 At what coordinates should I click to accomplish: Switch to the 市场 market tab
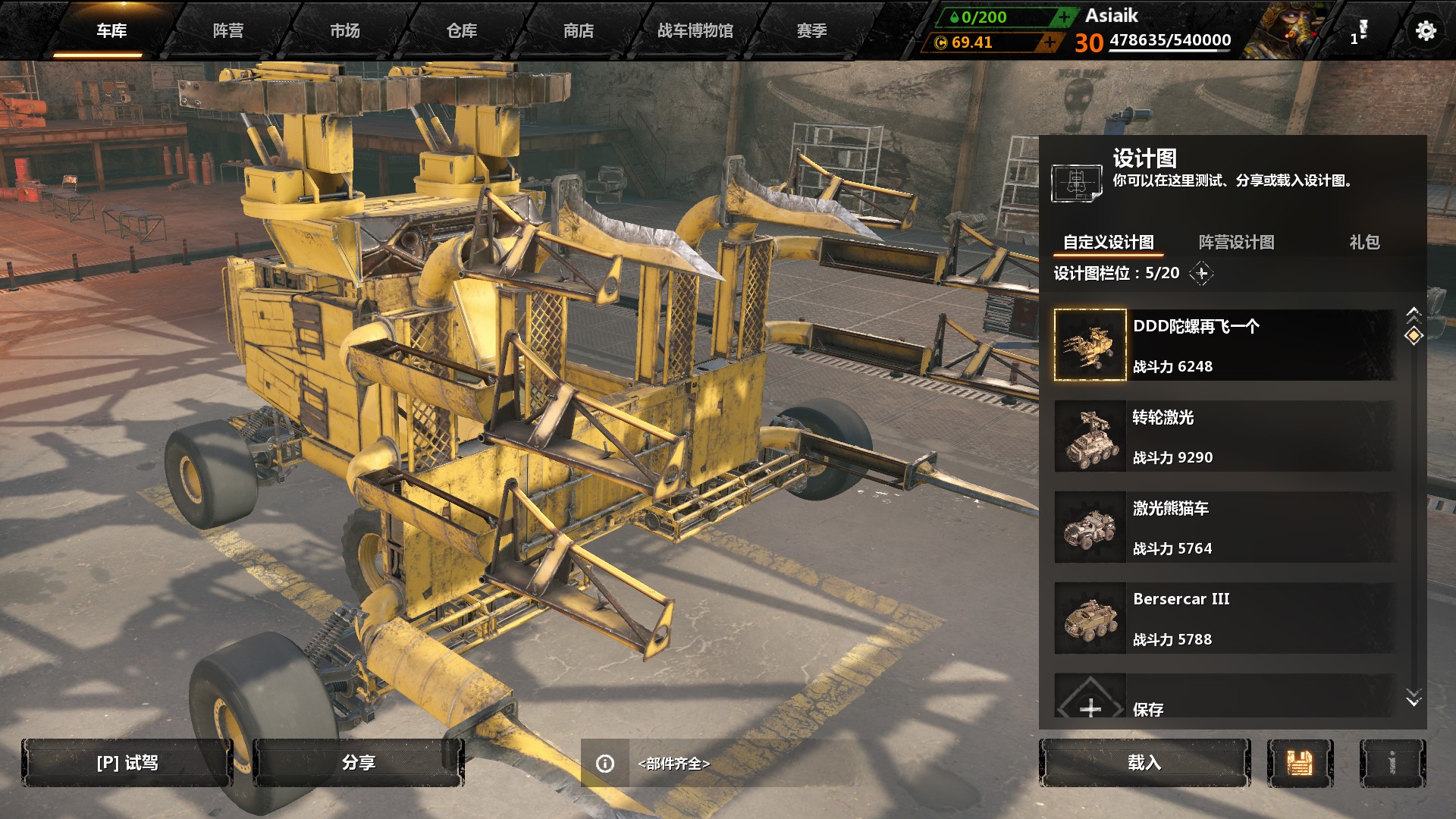[345, 30]
